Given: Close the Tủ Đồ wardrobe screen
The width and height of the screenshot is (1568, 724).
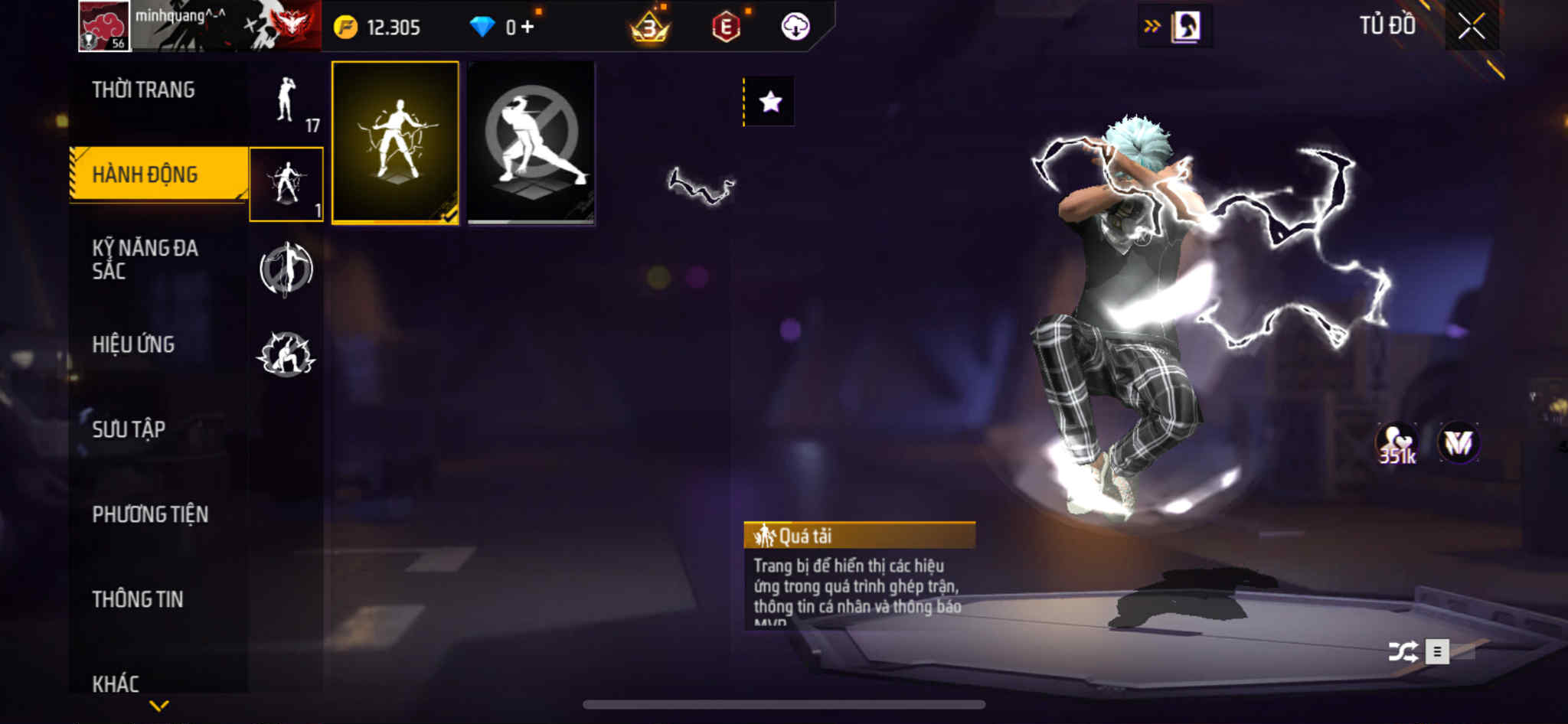Looking at the screenshot, I should point(1471,27).
